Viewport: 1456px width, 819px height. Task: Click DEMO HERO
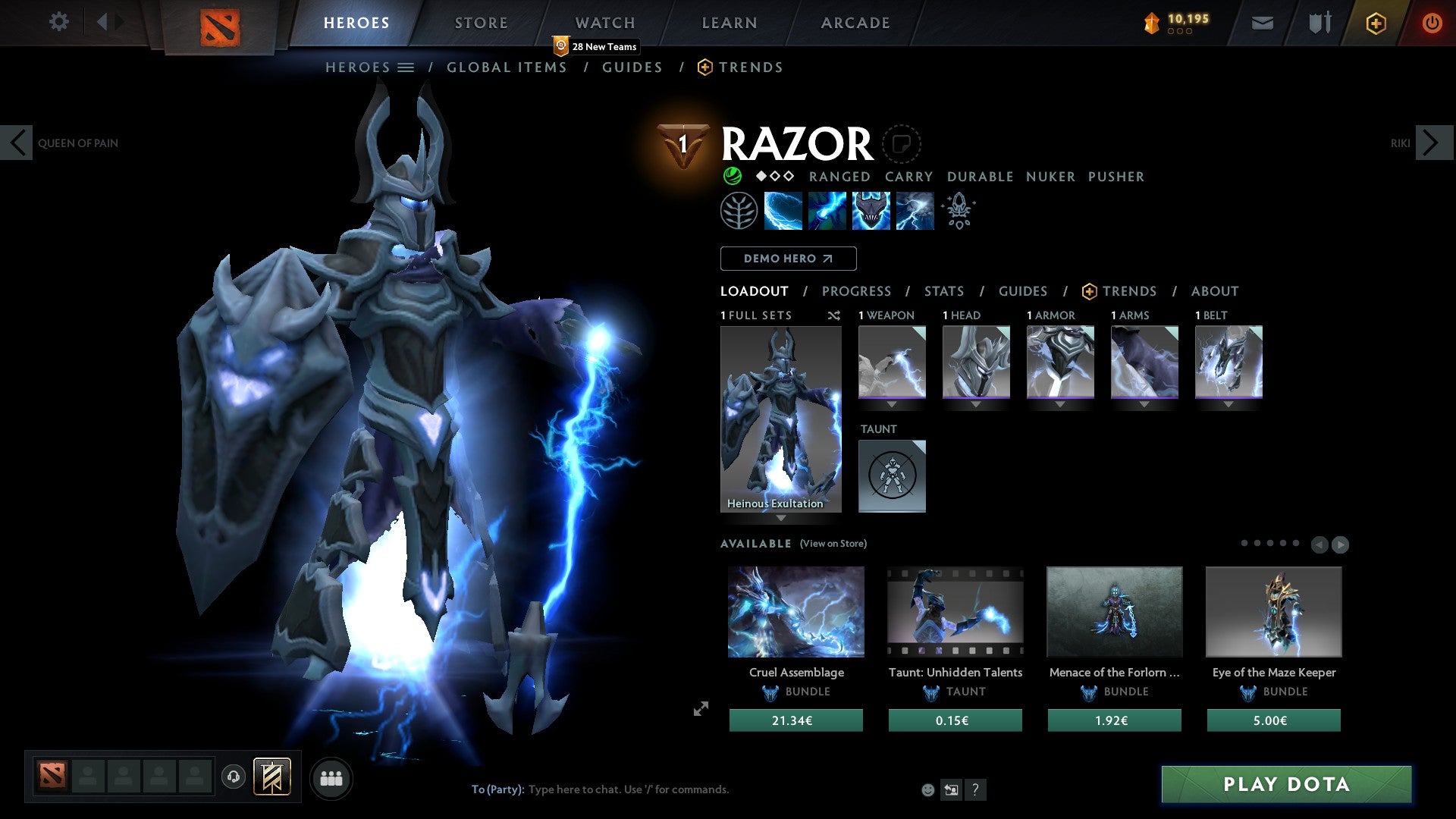point(787,259)
